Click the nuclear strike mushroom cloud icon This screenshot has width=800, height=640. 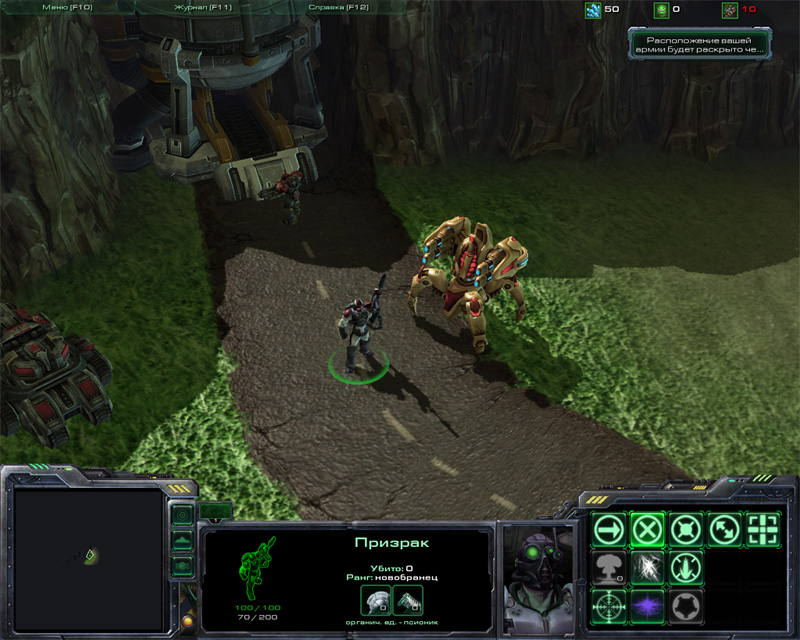[608, 567]
